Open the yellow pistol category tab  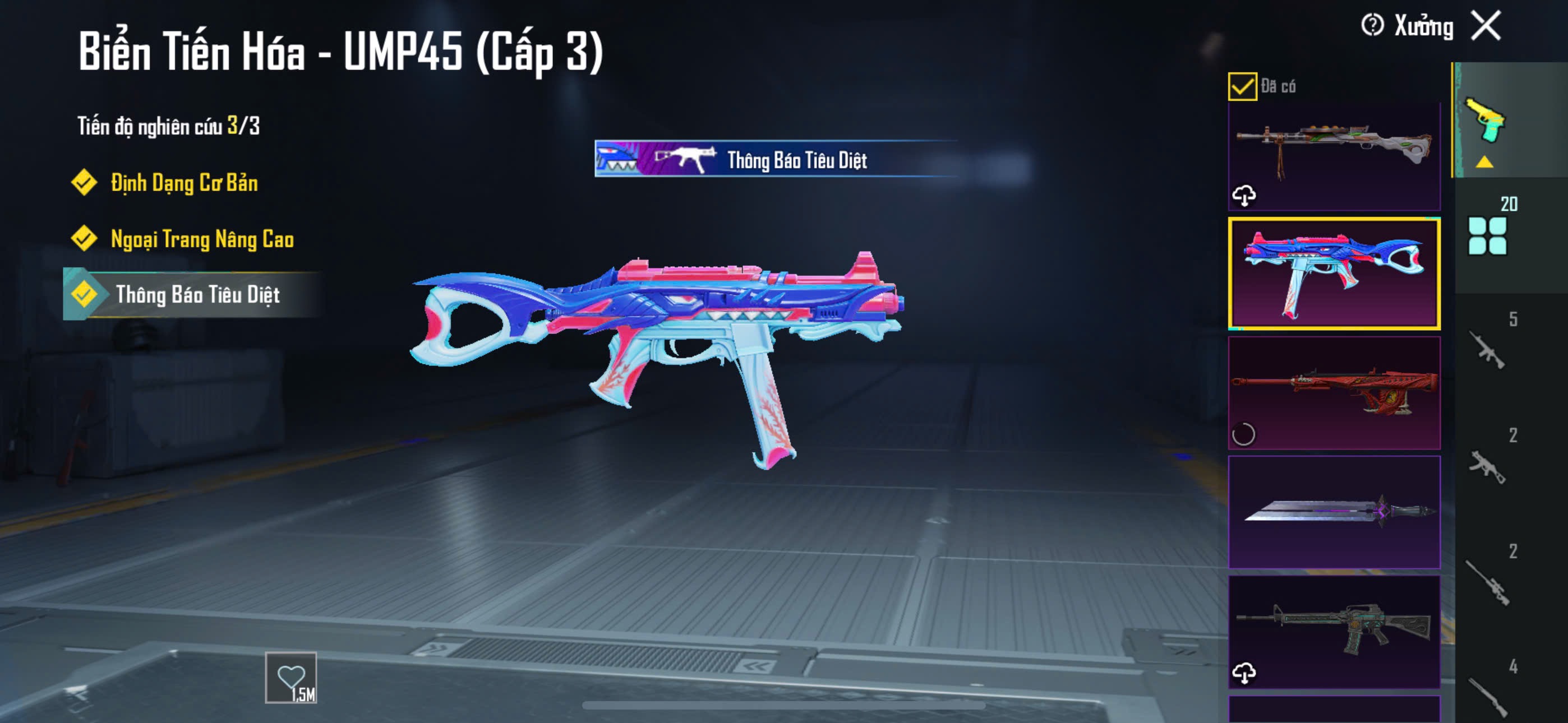[x=1486, y=122]
